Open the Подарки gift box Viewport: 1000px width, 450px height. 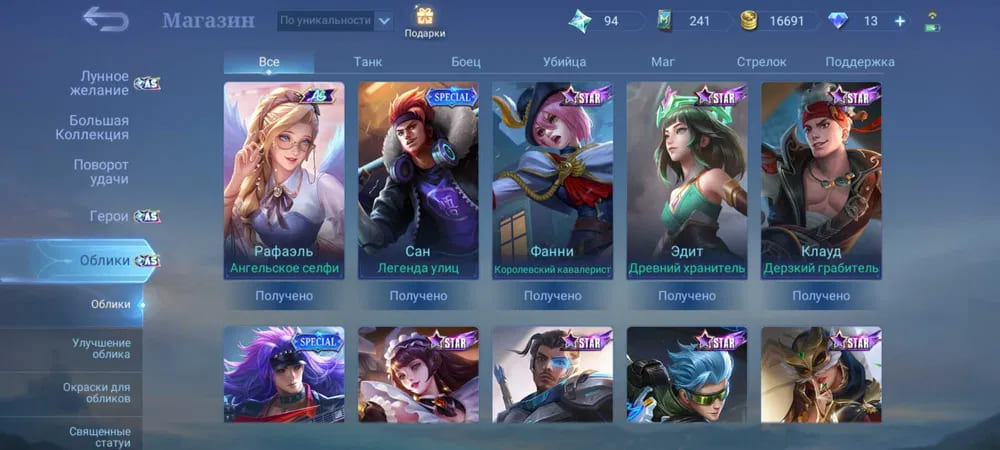click(x=425, y=22)
